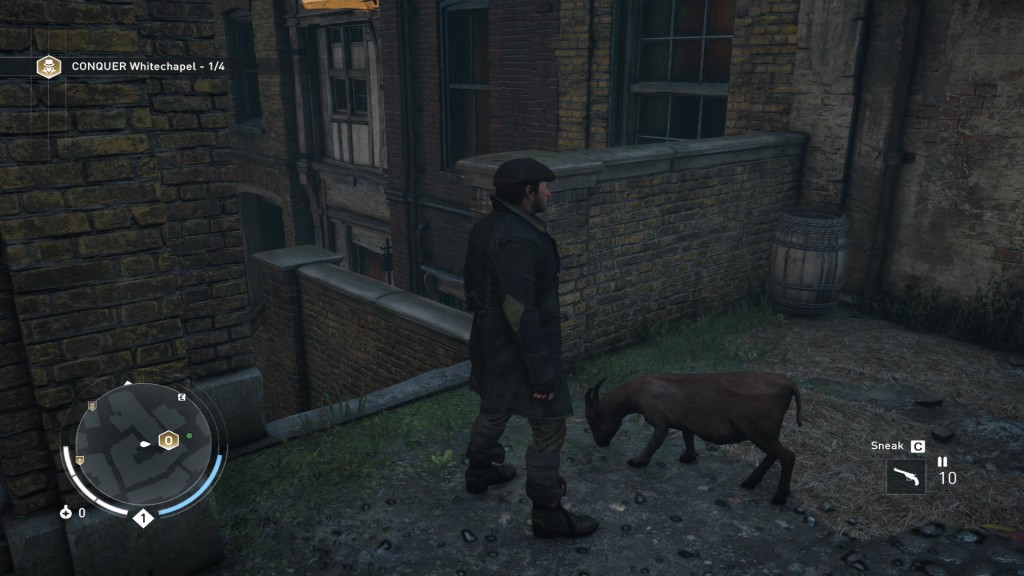Click the white player arrow on the minimap

click(145, 441)
